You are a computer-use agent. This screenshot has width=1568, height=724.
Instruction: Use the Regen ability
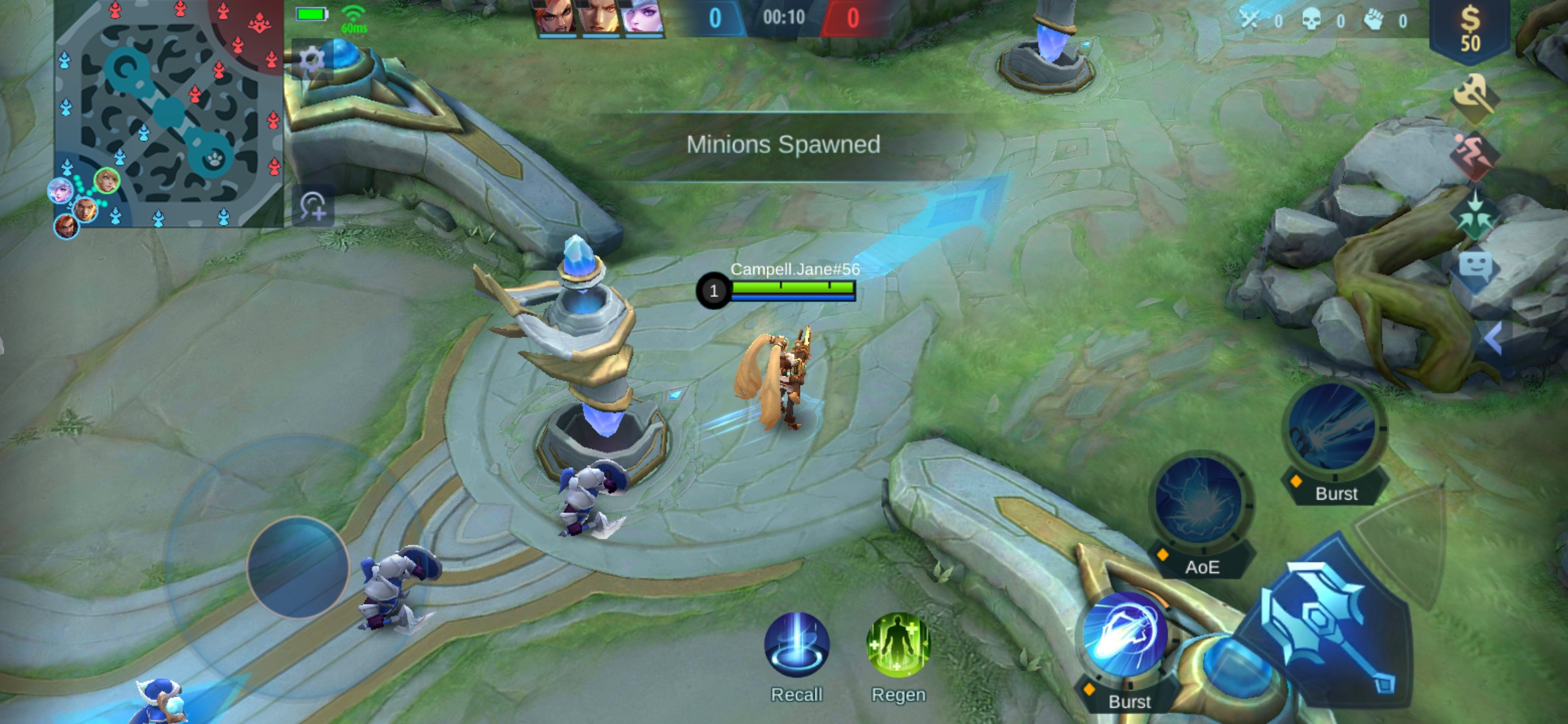click(898, 646)
